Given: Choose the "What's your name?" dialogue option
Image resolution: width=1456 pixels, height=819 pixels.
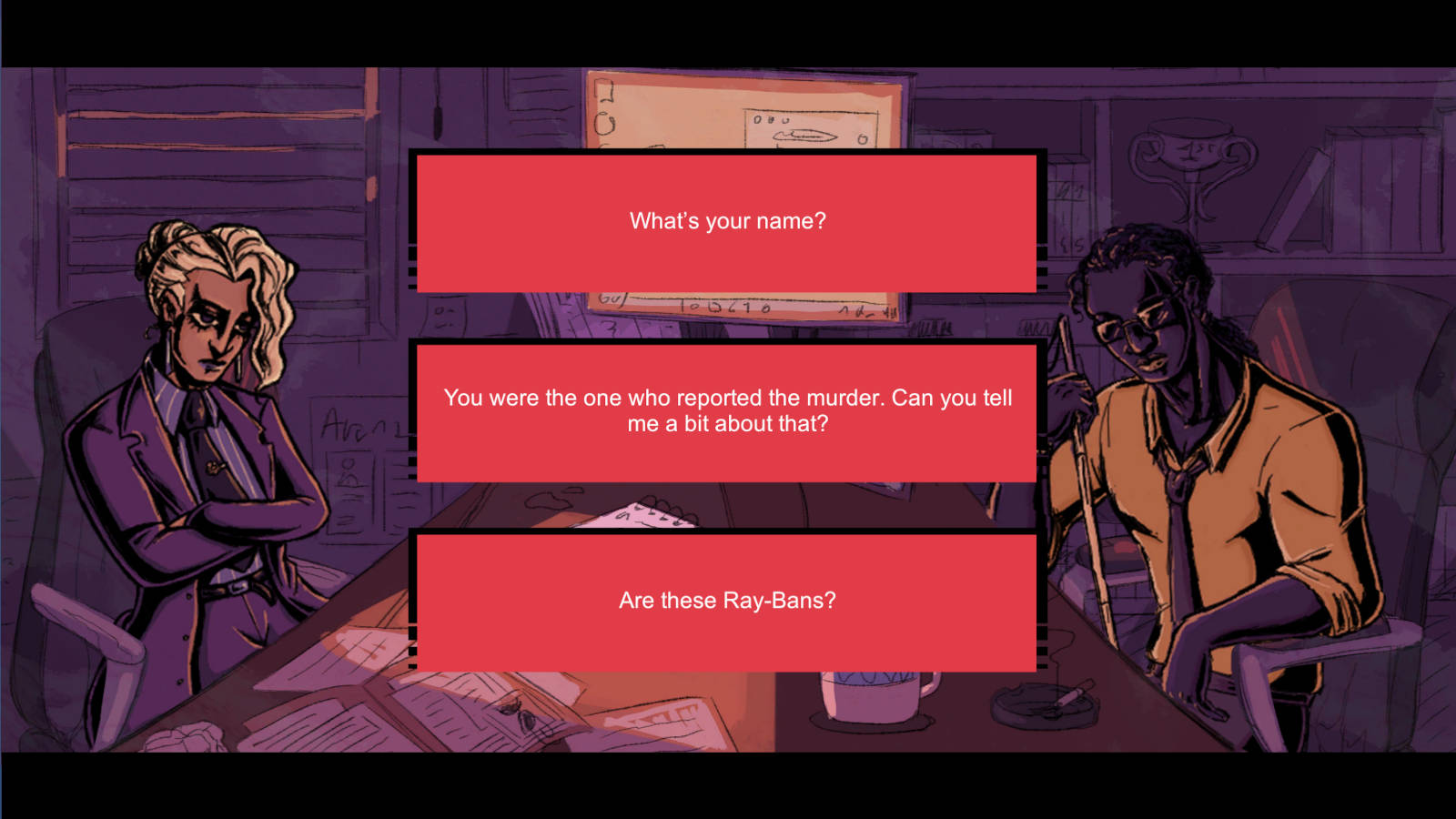Looking at the screenshot, I should pos(727,222).
